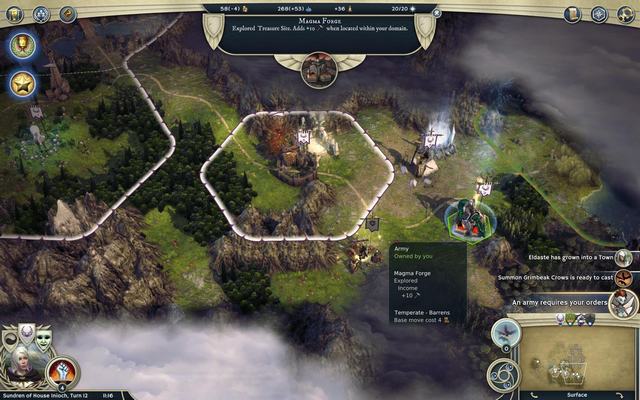Click the top-right corner menu icon
640x400 pixels.
pyautogui.click(x=626, y=14)
